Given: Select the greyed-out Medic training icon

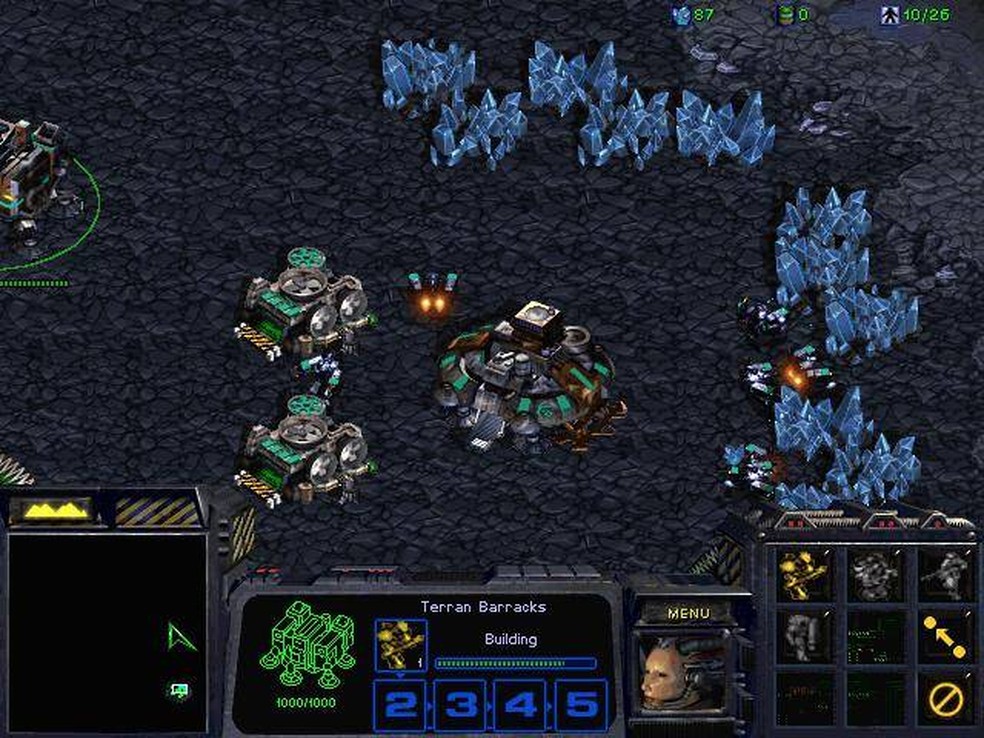Looking at the screenshot, I should tap(803, 636).
